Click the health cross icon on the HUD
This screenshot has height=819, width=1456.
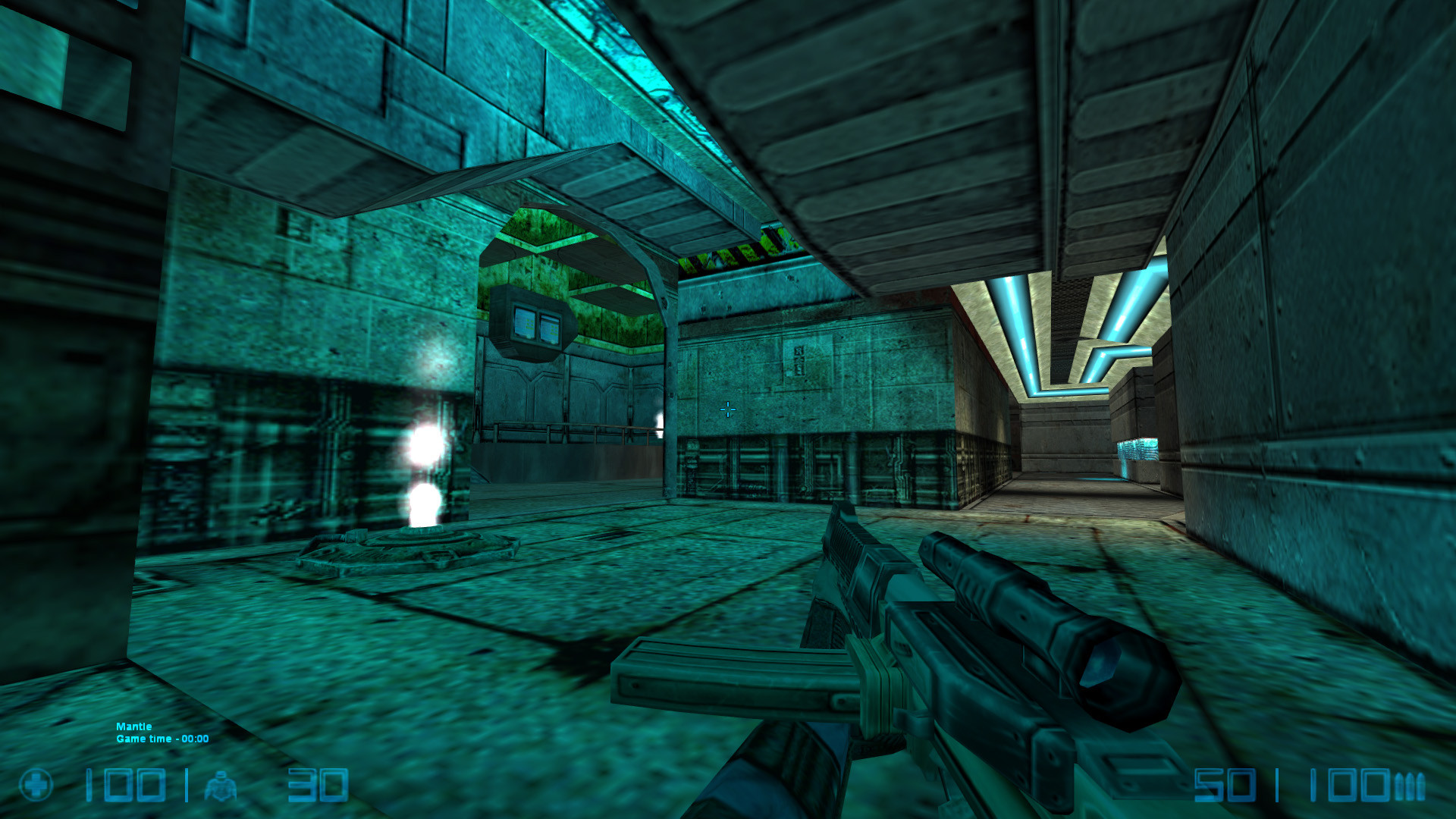pos(36,785)
